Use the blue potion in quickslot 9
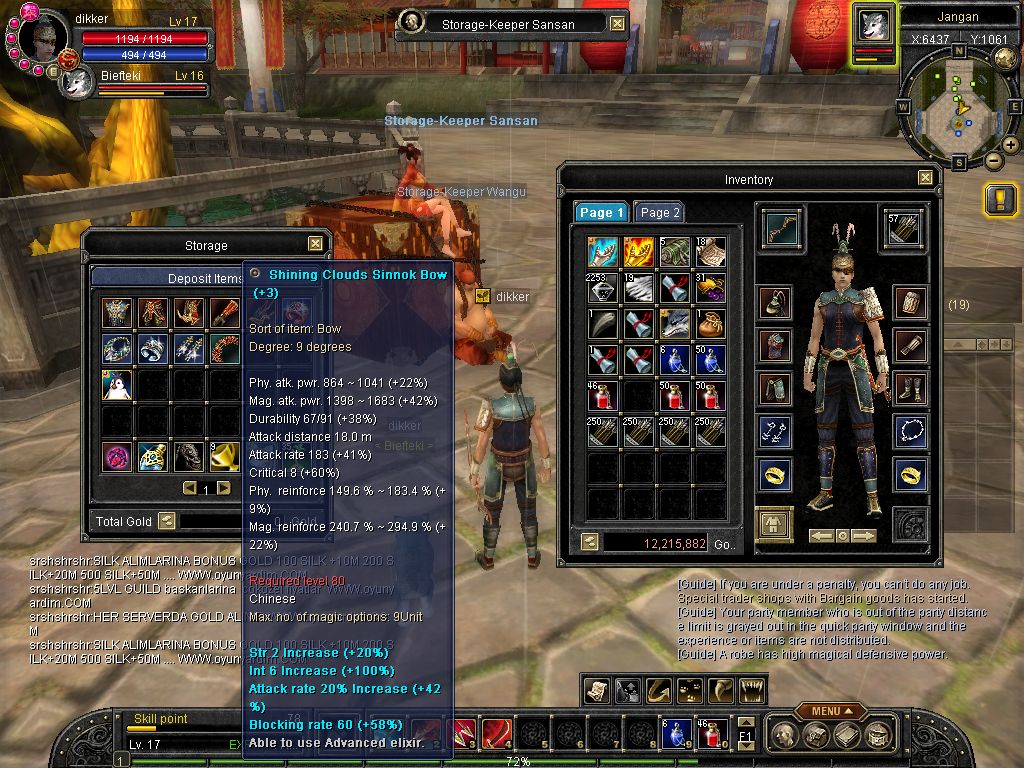Image resolution: width=1024 pixels, height=768 pixels. 673,734
